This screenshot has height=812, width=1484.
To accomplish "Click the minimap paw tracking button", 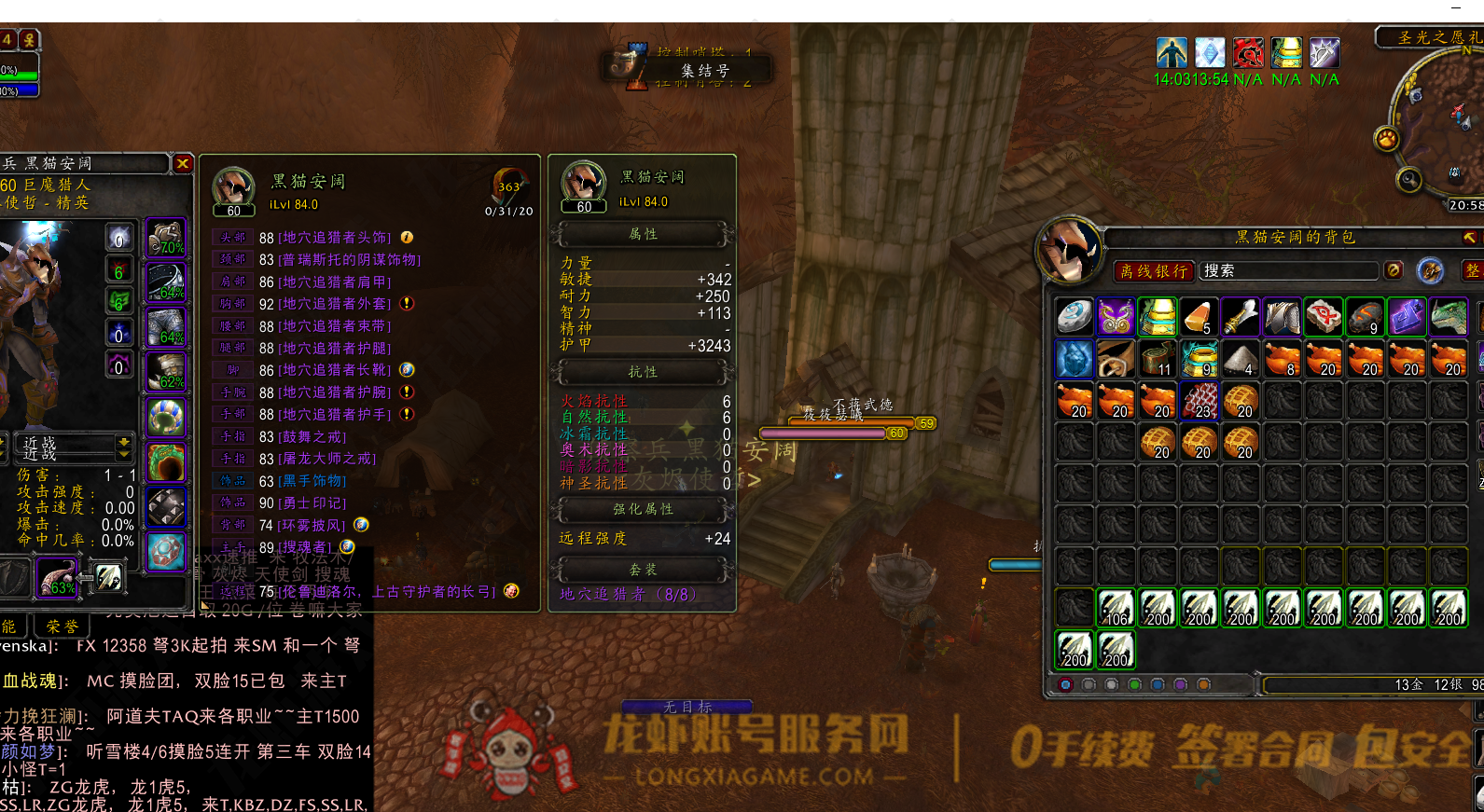I will [1387, 140].
